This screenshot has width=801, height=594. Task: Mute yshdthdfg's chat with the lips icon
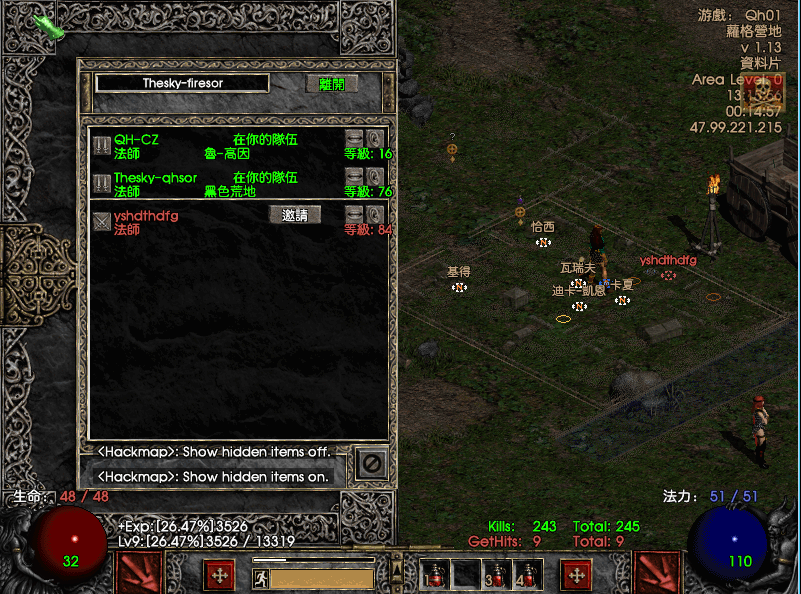[x=354, y=214]
